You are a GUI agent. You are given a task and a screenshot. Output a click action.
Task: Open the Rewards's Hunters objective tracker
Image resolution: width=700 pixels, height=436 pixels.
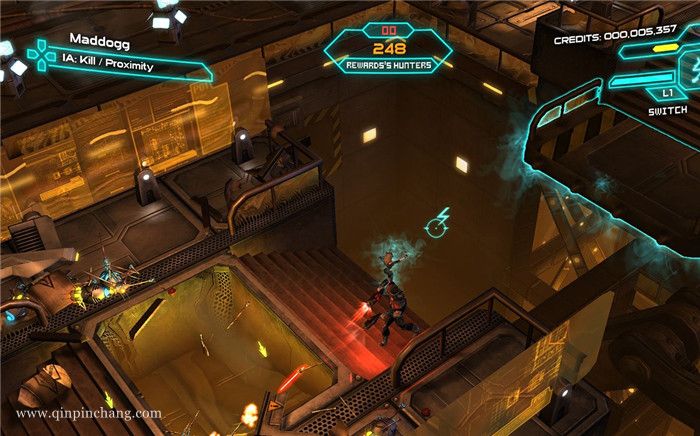point(389,51)
